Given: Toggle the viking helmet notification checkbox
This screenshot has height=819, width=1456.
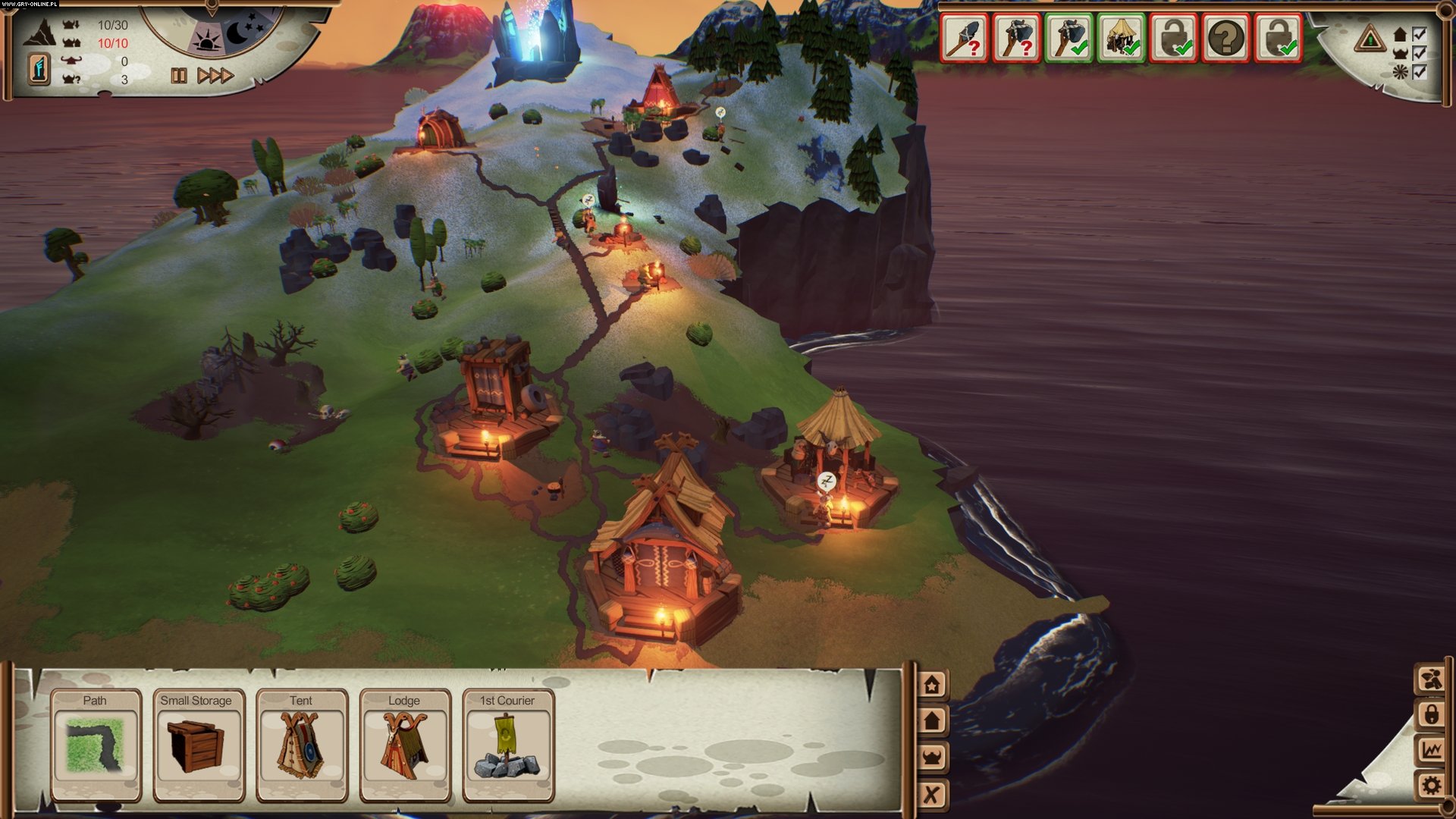Looking at the screenshot, I should [x=1420, y=53].
